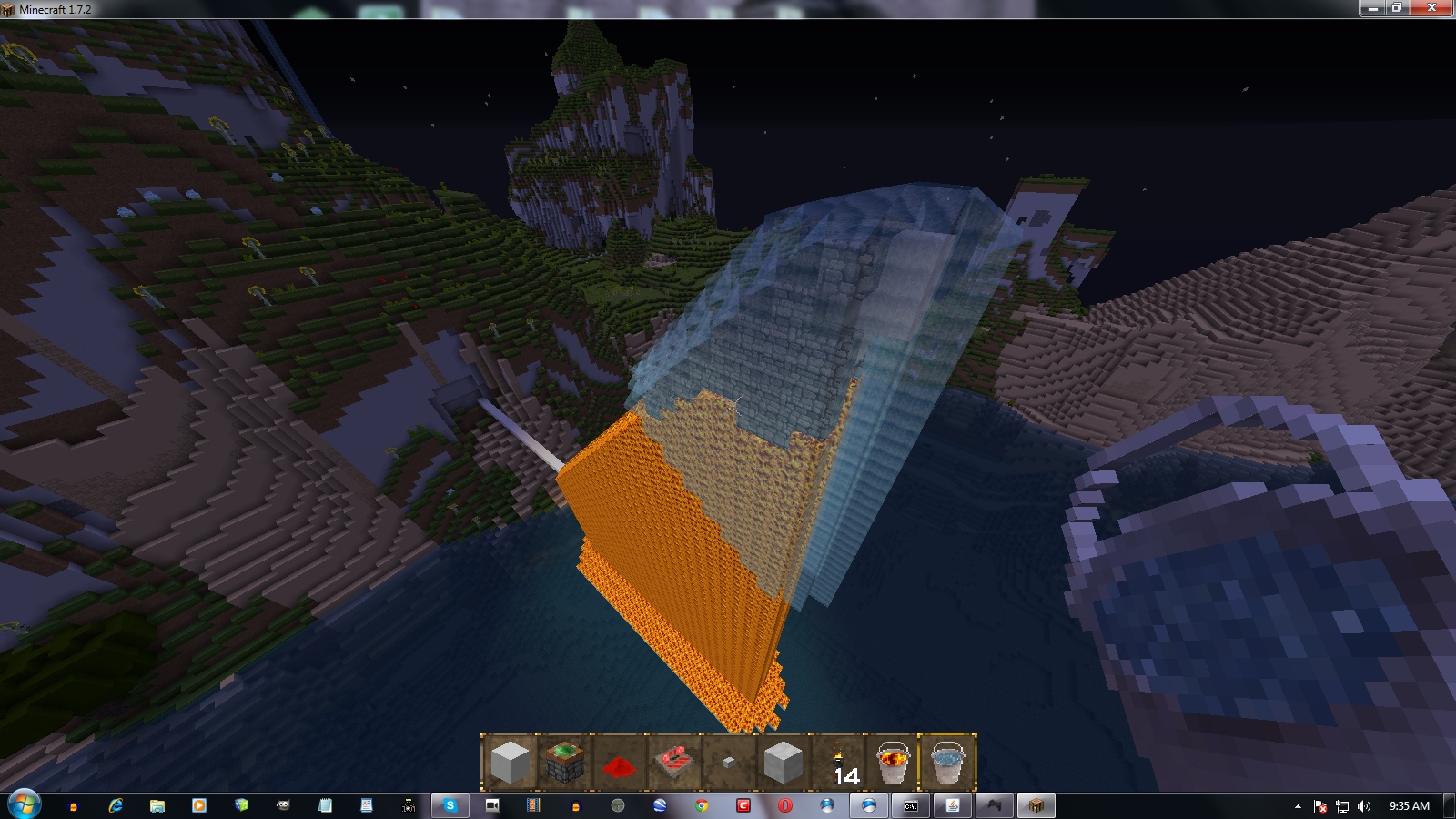Click the Minecraft grass block taskbar icon
The width and height of the screenshot is (1456, 819).
click(x=1036, y=805)
